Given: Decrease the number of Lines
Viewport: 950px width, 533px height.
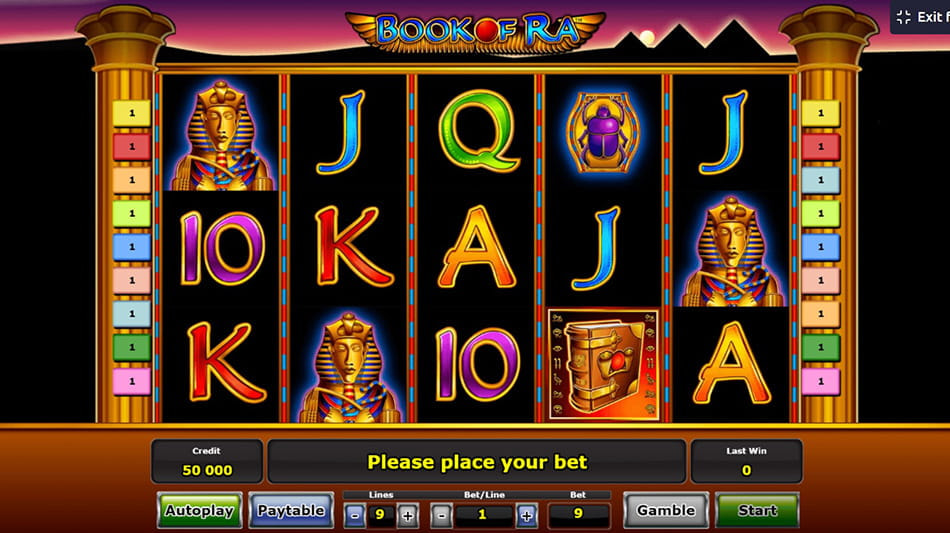Looking at the screenshot, I should 355,516.
